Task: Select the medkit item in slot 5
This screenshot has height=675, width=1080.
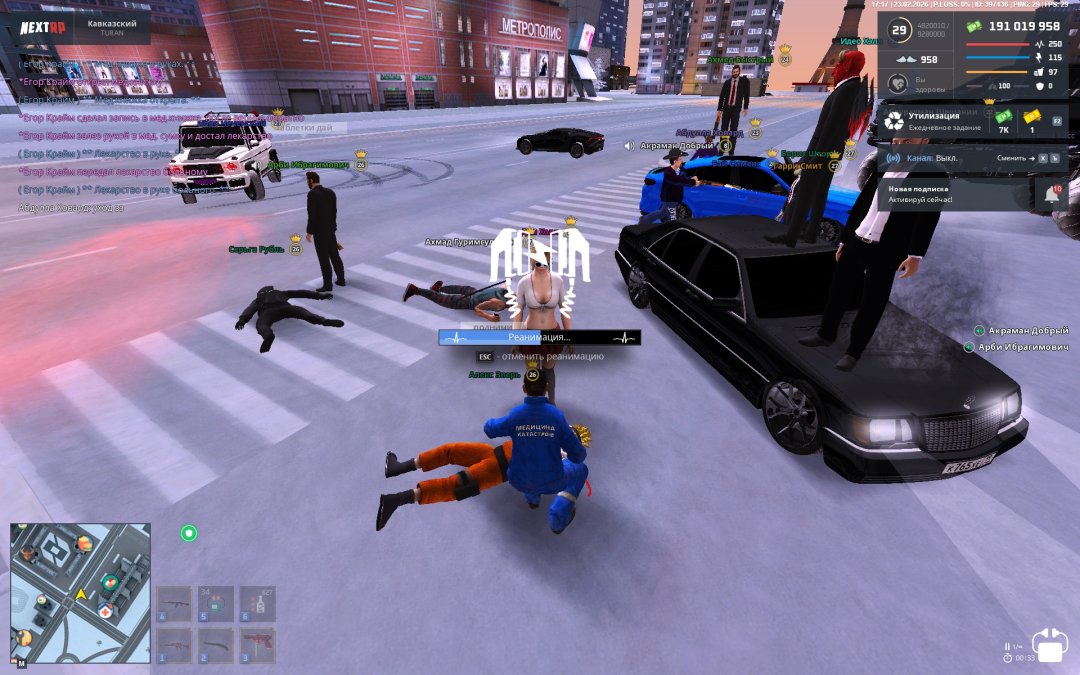Action: tap(216, 603)
